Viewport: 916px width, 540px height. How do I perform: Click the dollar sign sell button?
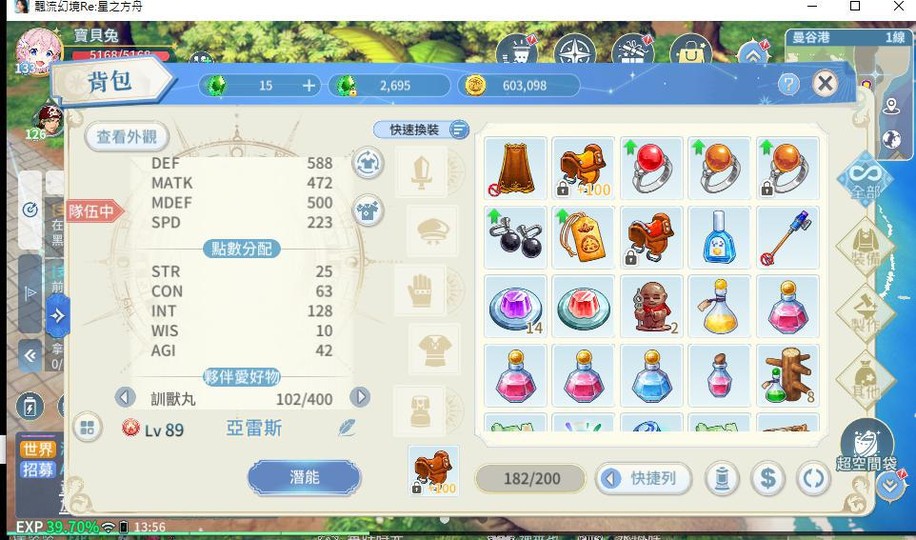point(767,479)
